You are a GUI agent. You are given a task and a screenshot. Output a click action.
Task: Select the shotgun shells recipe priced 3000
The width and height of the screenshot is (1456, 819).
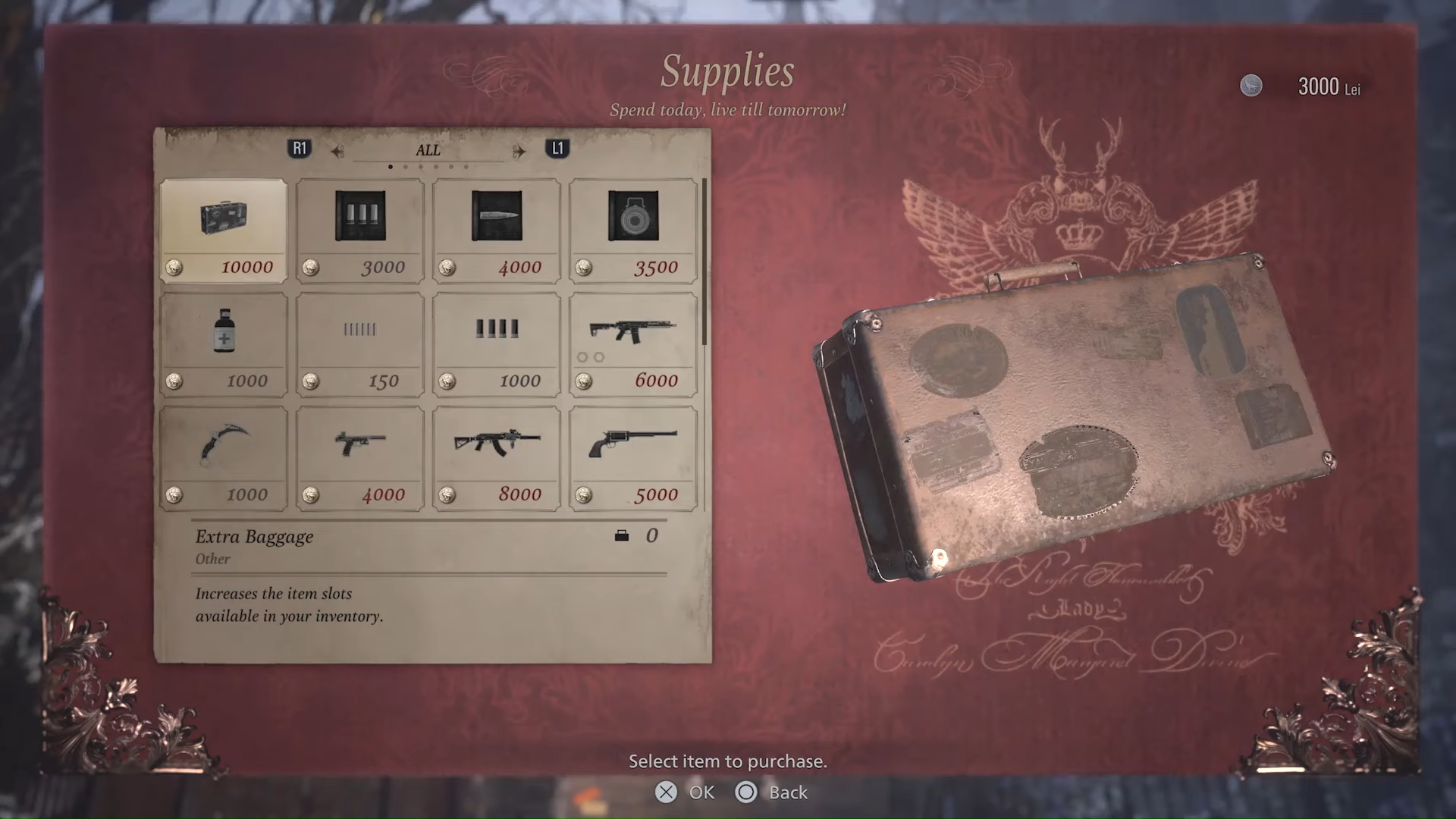pos(359,227)
